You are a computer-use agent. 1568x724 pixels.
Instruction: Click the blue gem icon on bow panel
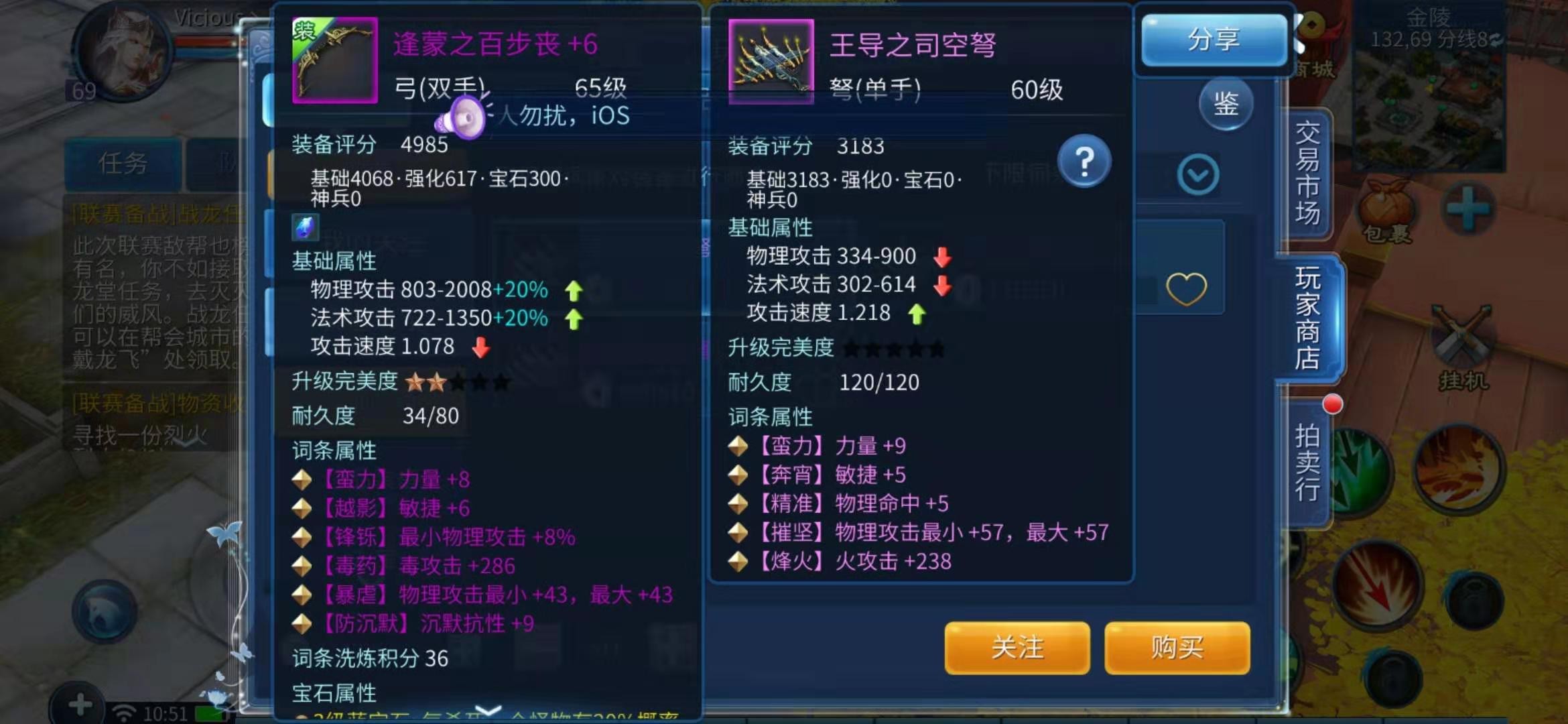point(306,228)
